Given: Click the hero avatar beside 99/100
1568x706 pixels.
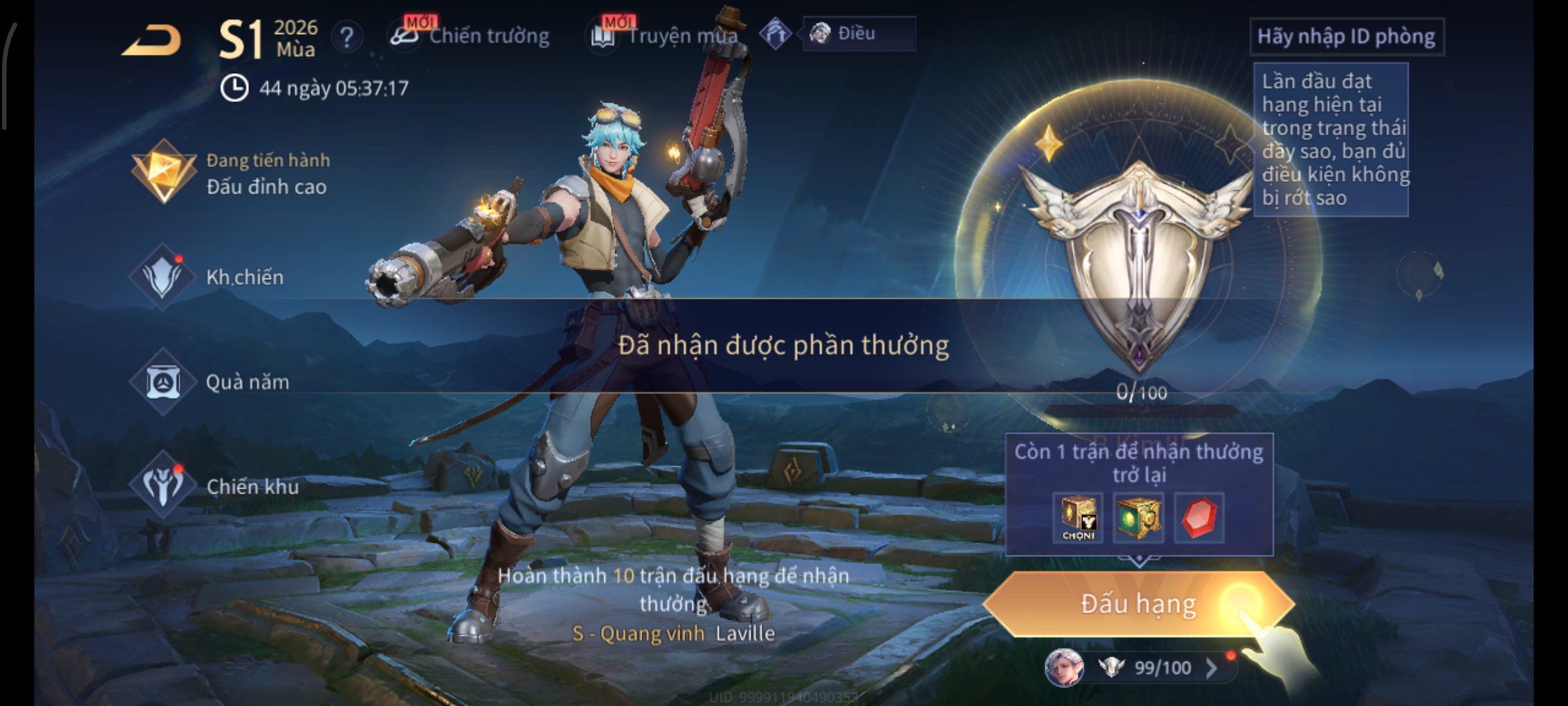Looking at the screenshot, I should [x=1064, y=667].
